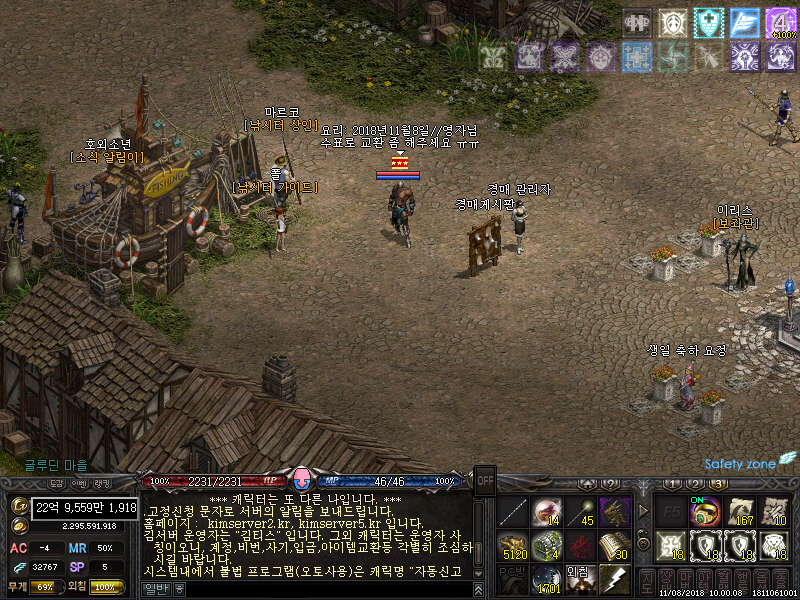Use the lightning bolt skill icon
The height and width of the screenshot is (600, 800).
pos(613,579)
